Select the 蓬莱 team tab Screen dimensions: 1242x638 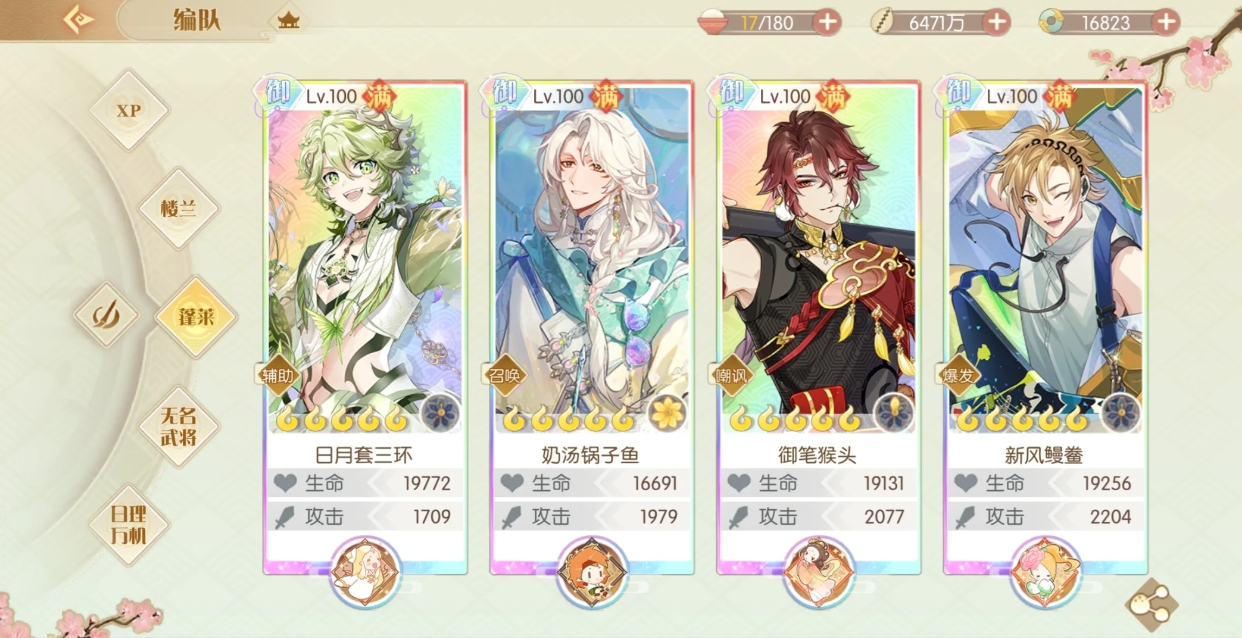(x=195, y=317)
